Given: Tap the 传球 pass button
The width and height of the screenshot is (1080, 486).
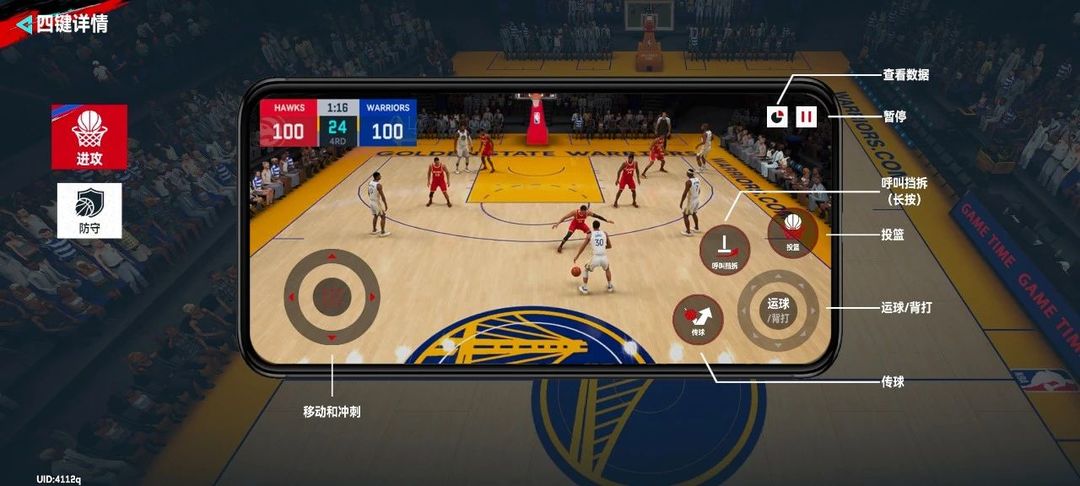Looking at the screenshot, I should point(698,320).
